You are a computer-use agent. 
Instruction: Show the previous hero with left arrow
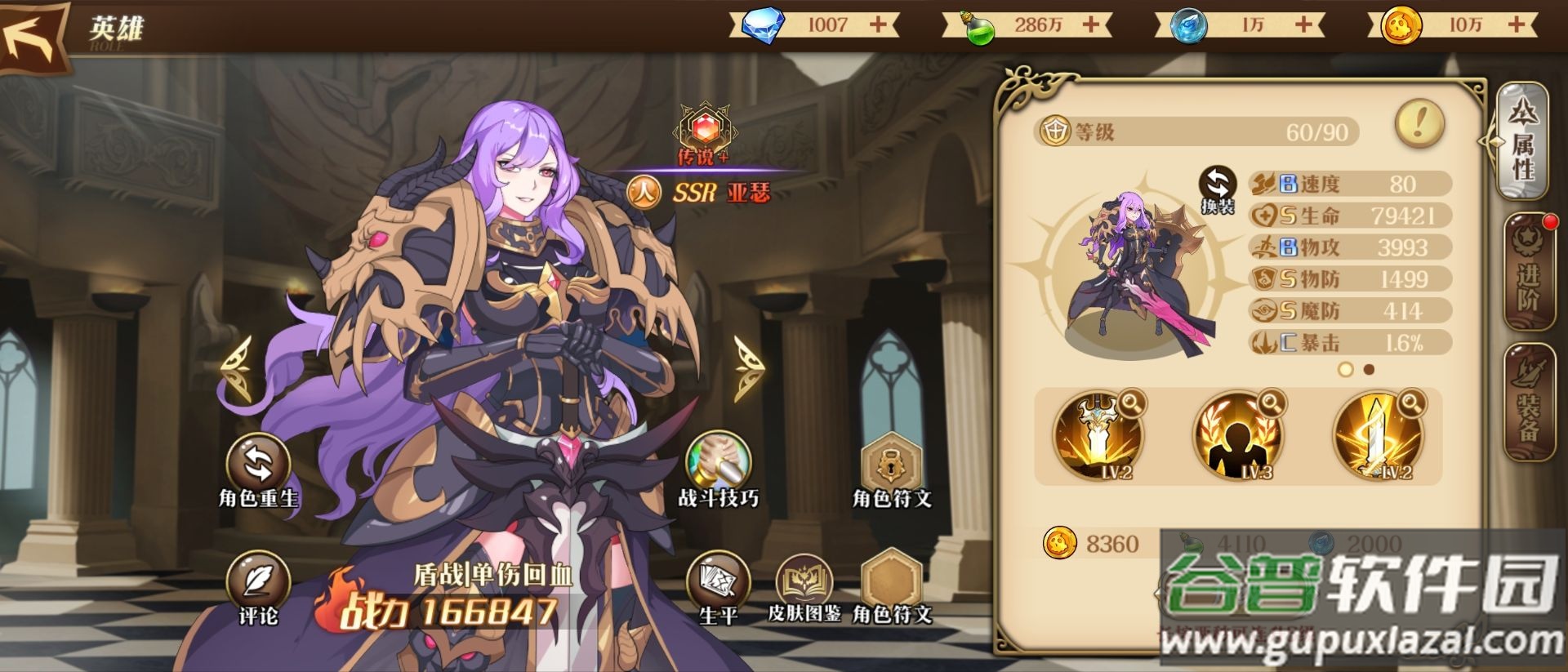coord(238,370)
